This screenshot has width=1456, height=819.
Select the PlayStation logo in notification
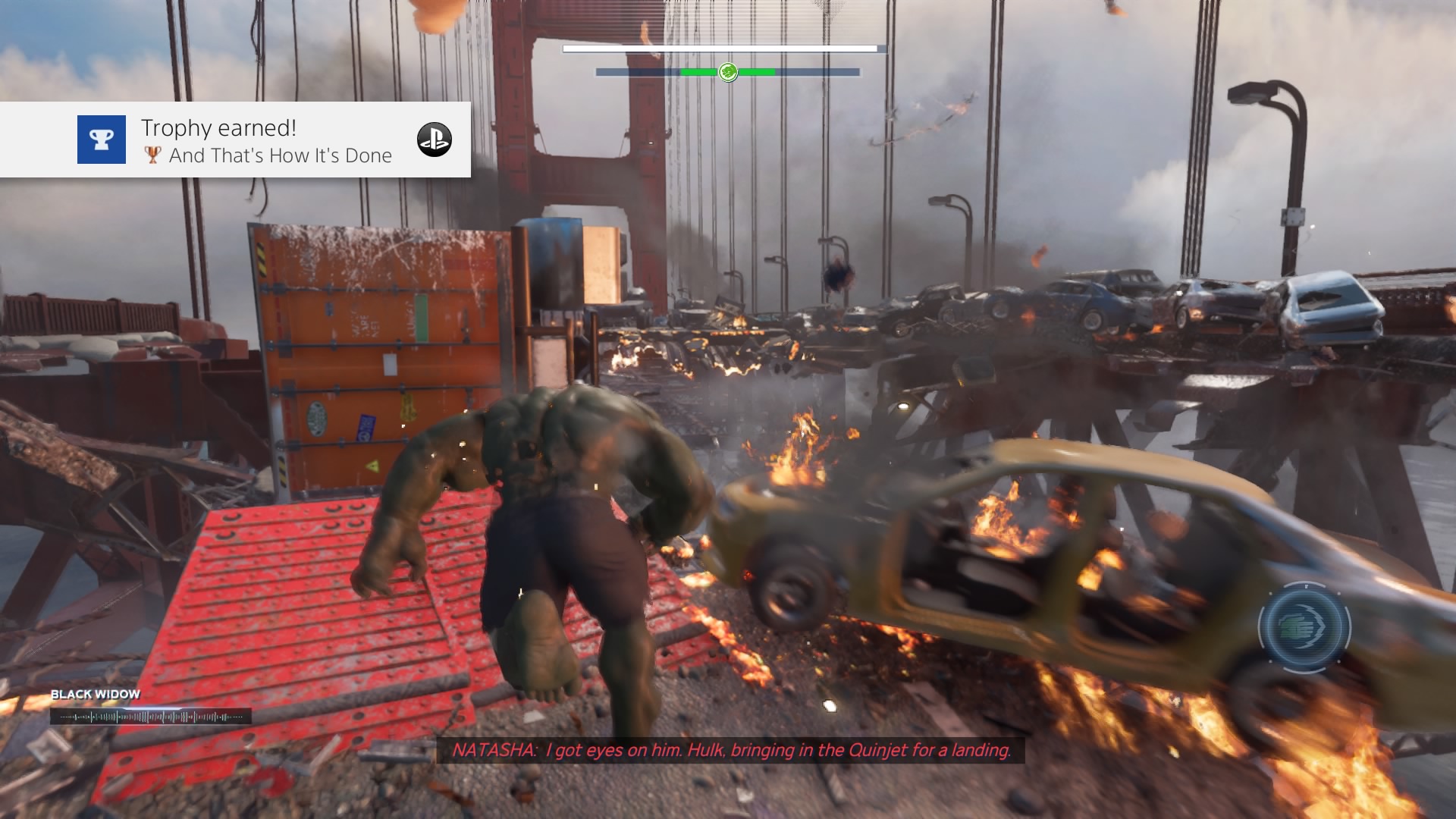click(435, 140)
